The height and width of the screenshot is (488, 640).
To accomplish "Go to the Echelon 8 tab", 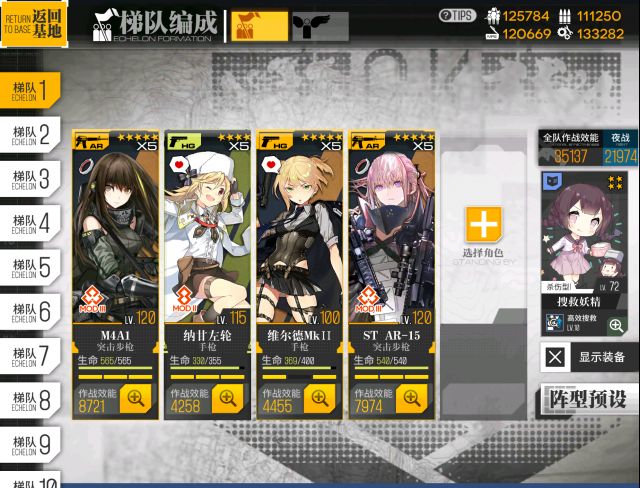I will [30, 401].
